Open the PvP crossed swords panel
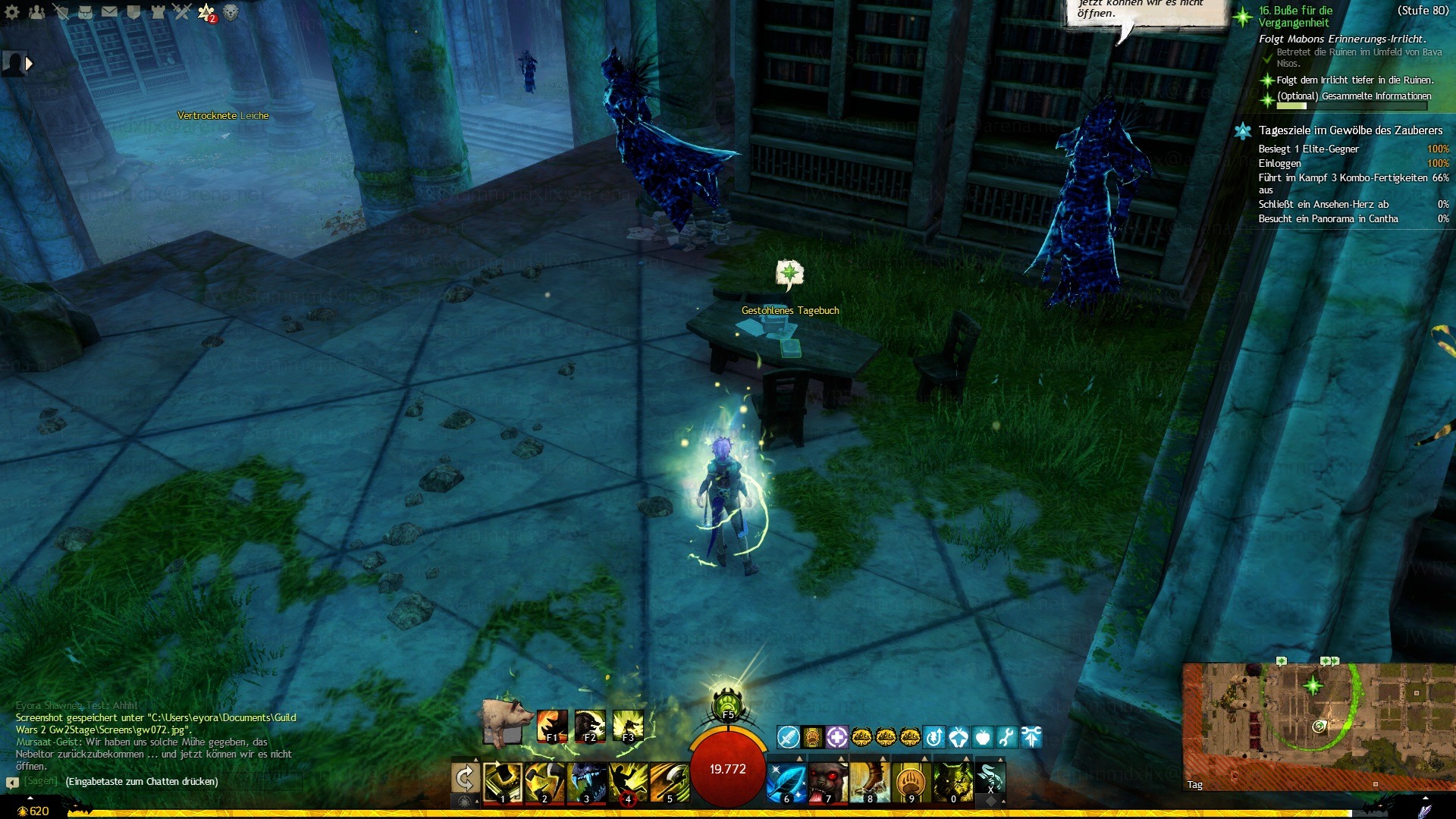Viewport: 1456px width, 819px height. [x=182, y=12]
